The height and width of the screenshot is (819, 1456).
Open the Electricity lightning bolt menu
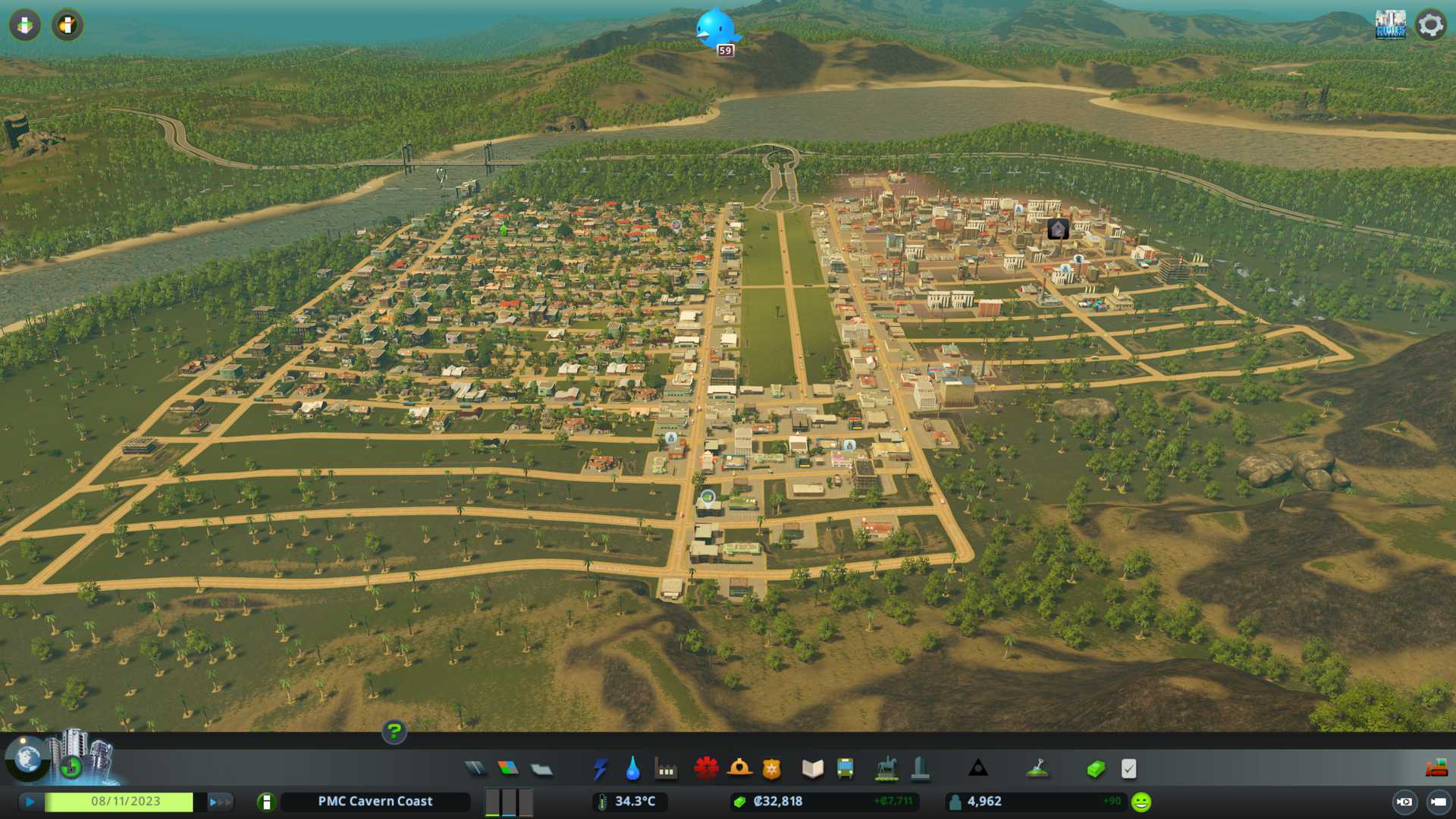tap(600, 769)
